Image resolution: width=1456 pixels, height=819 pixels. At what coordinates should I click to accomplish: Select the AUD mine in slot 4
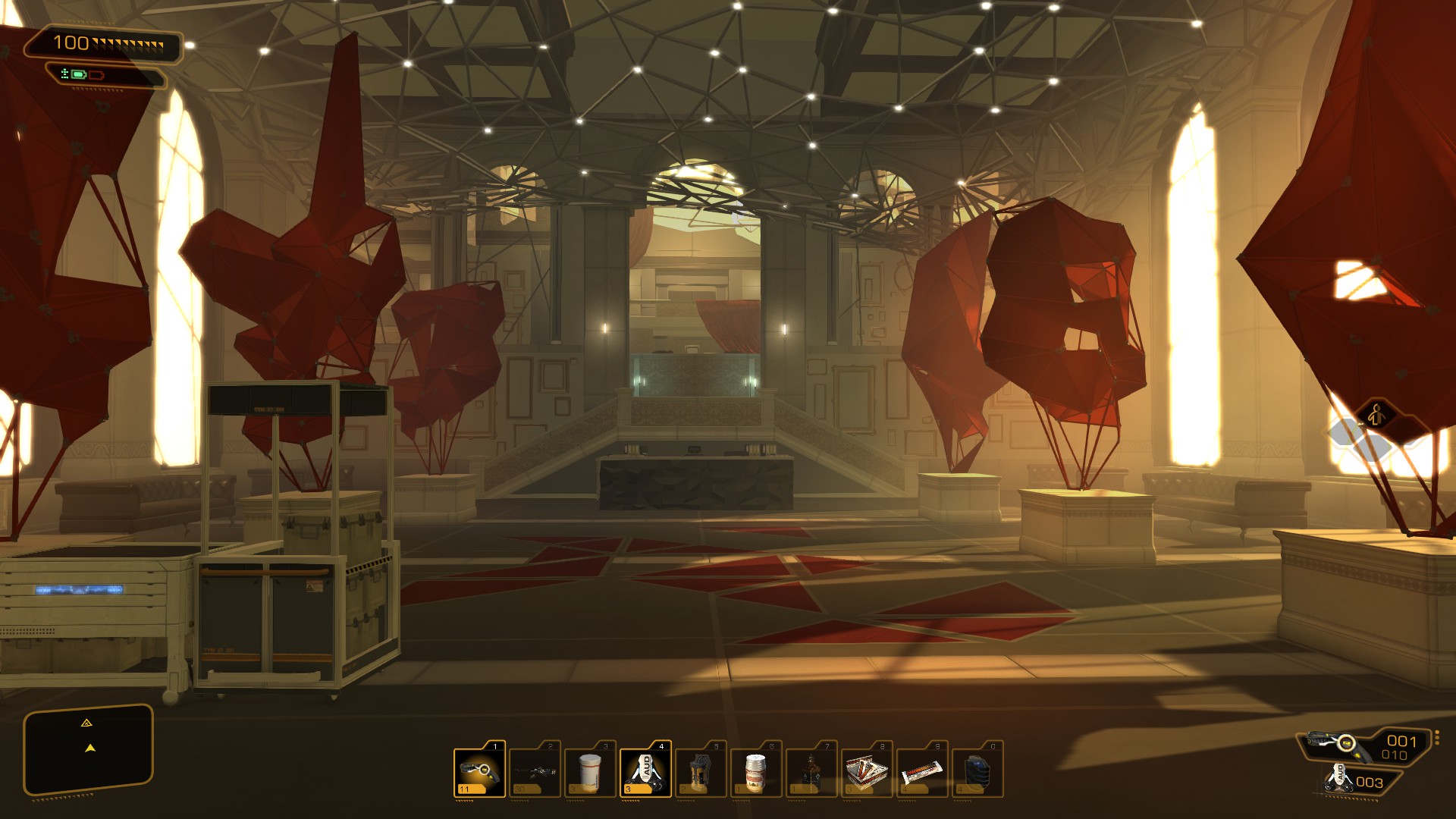click(x=645, y=771)
